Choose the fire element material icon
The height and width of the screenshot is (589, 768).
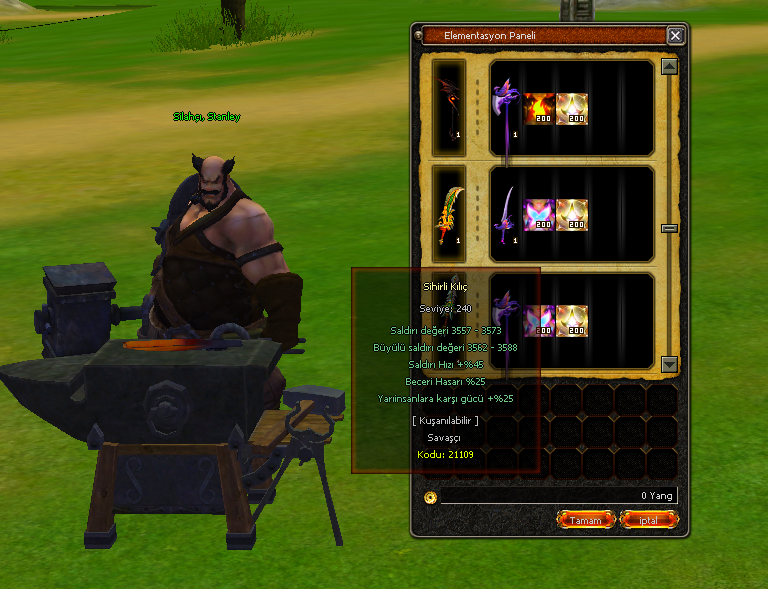click(x=540, y=109)
